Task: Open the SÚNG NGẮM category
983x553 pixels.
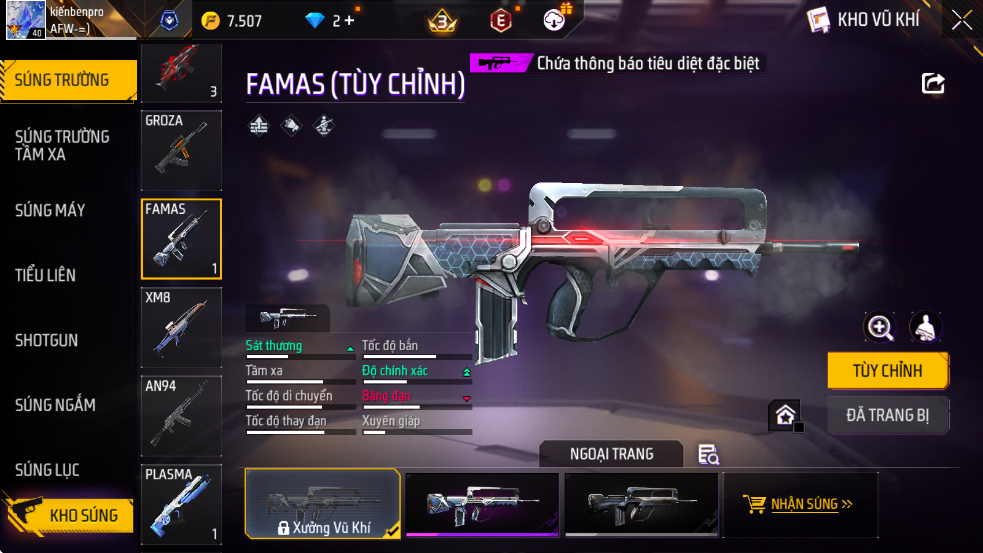Action: pyautogui.click(x=55, y=405)
